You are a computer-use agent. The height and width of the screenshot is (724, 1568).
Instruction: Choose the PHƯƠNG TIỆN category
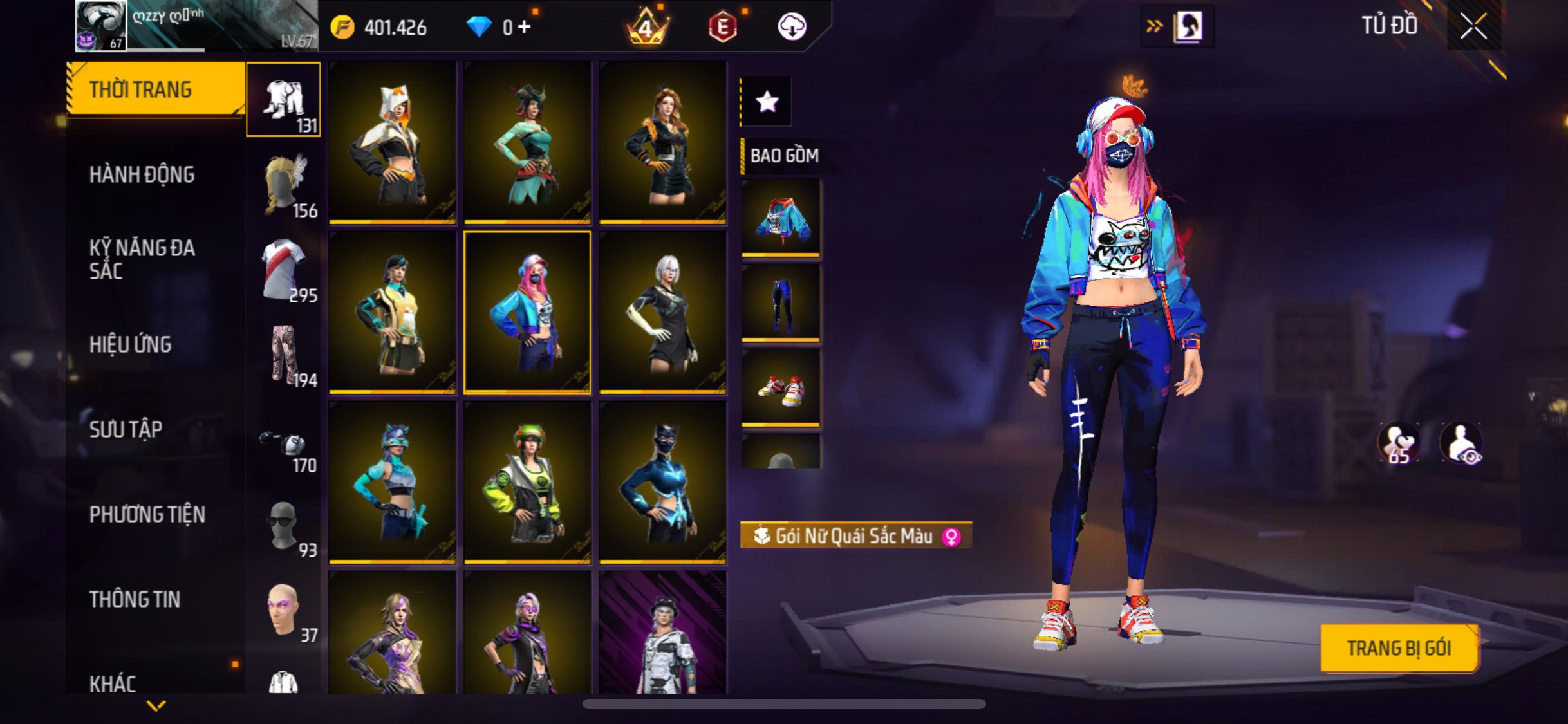click(147, 514)
